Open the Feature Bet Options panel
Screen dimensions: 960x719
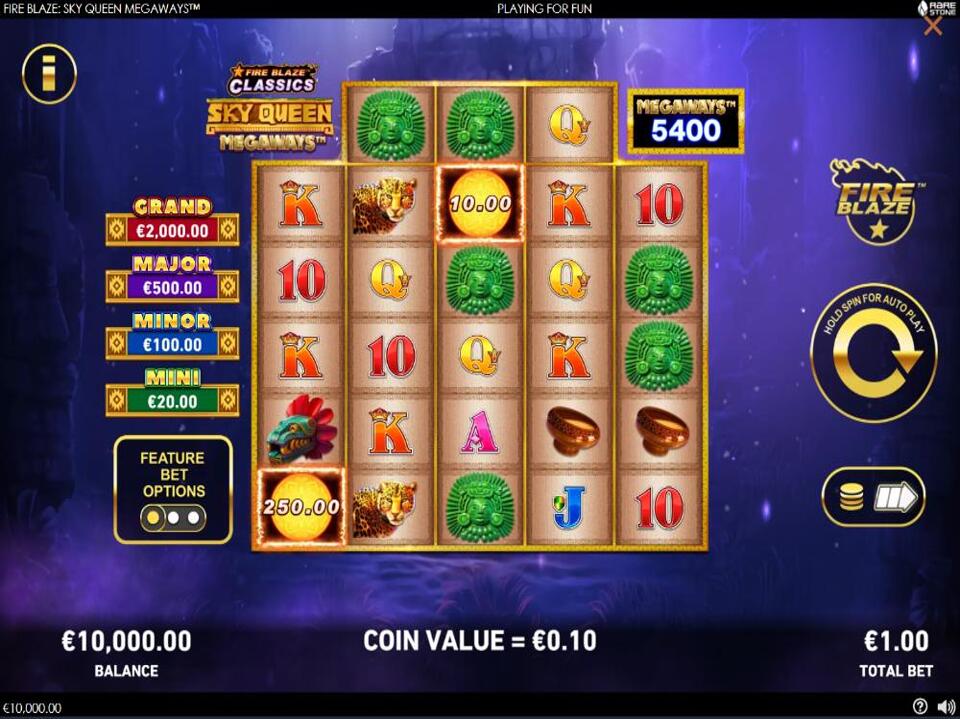tap(173, 490)
